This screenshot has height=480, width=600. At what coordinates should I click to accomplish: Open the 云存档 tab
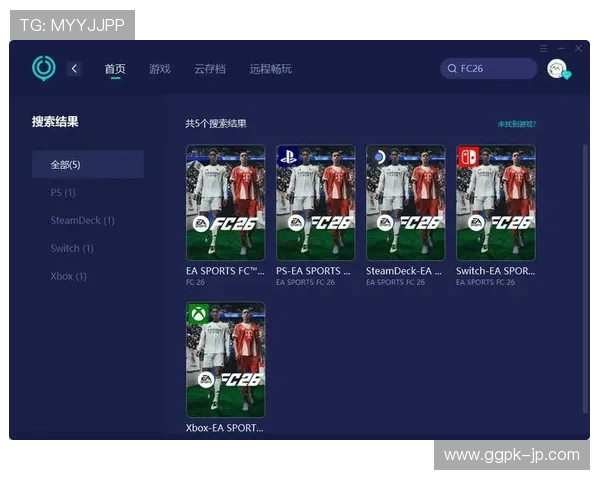(210, 69)
